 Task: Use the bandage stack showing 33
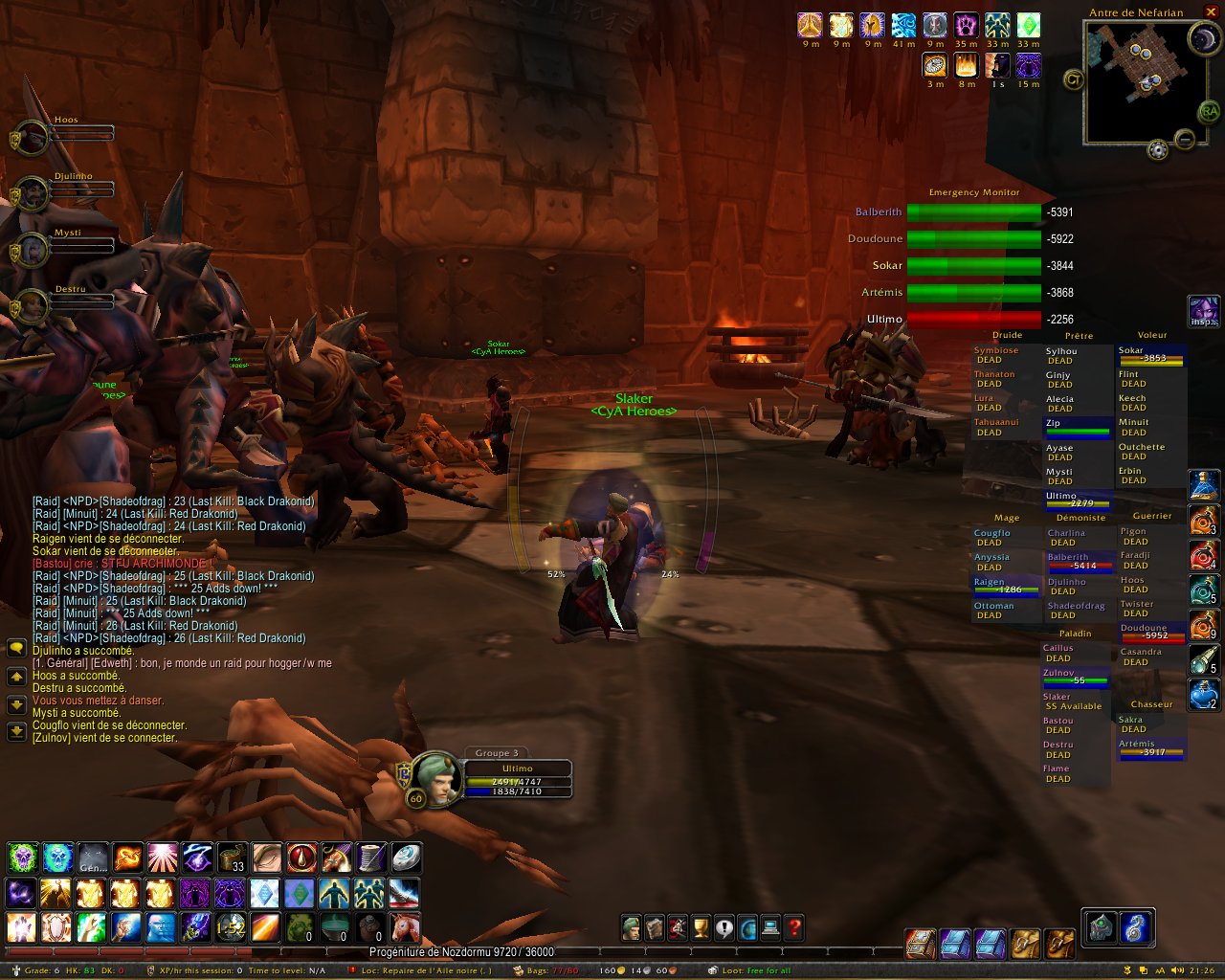(232, 857)
